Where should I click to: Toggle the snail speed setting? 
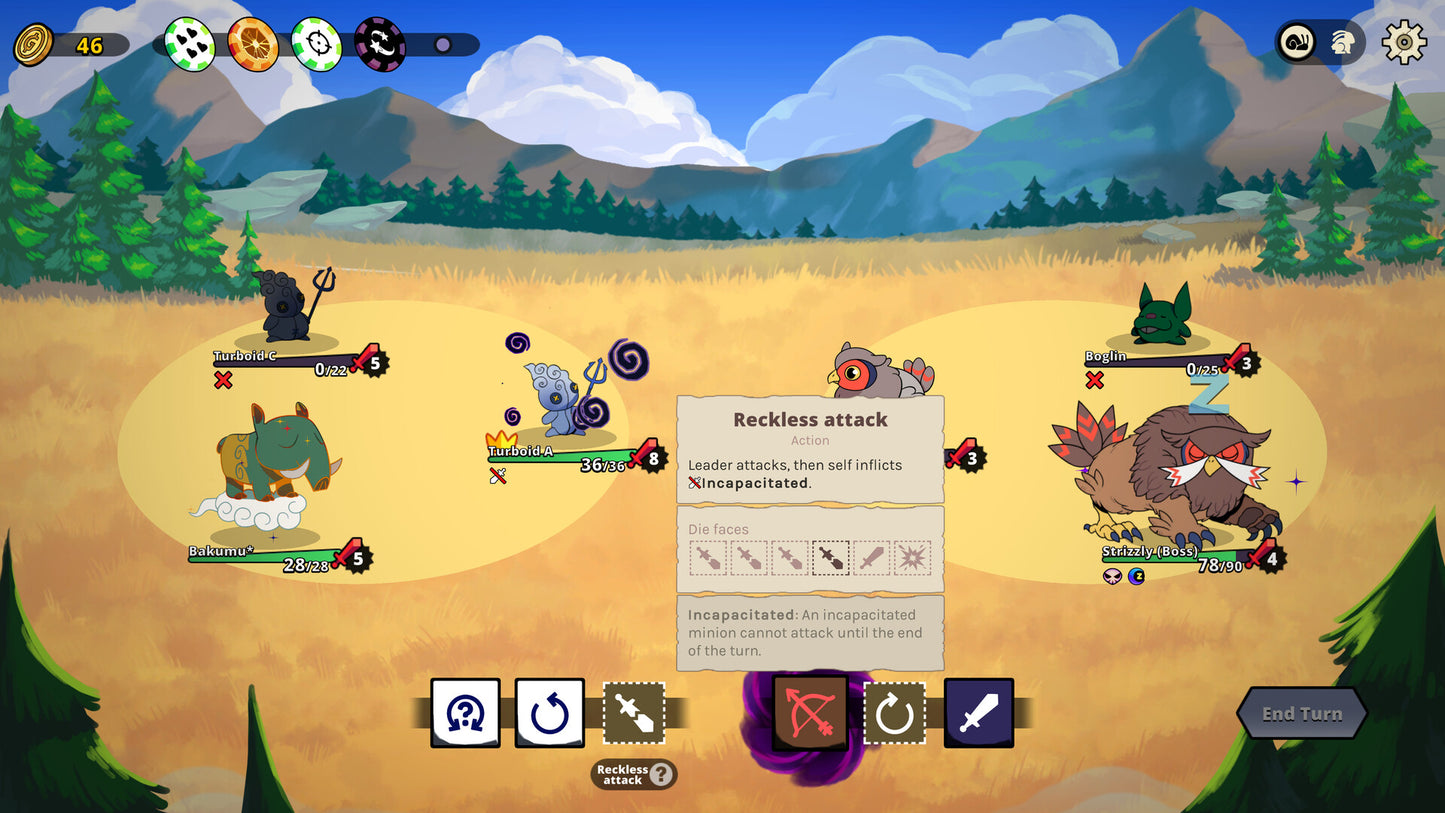click(1295, 43)
